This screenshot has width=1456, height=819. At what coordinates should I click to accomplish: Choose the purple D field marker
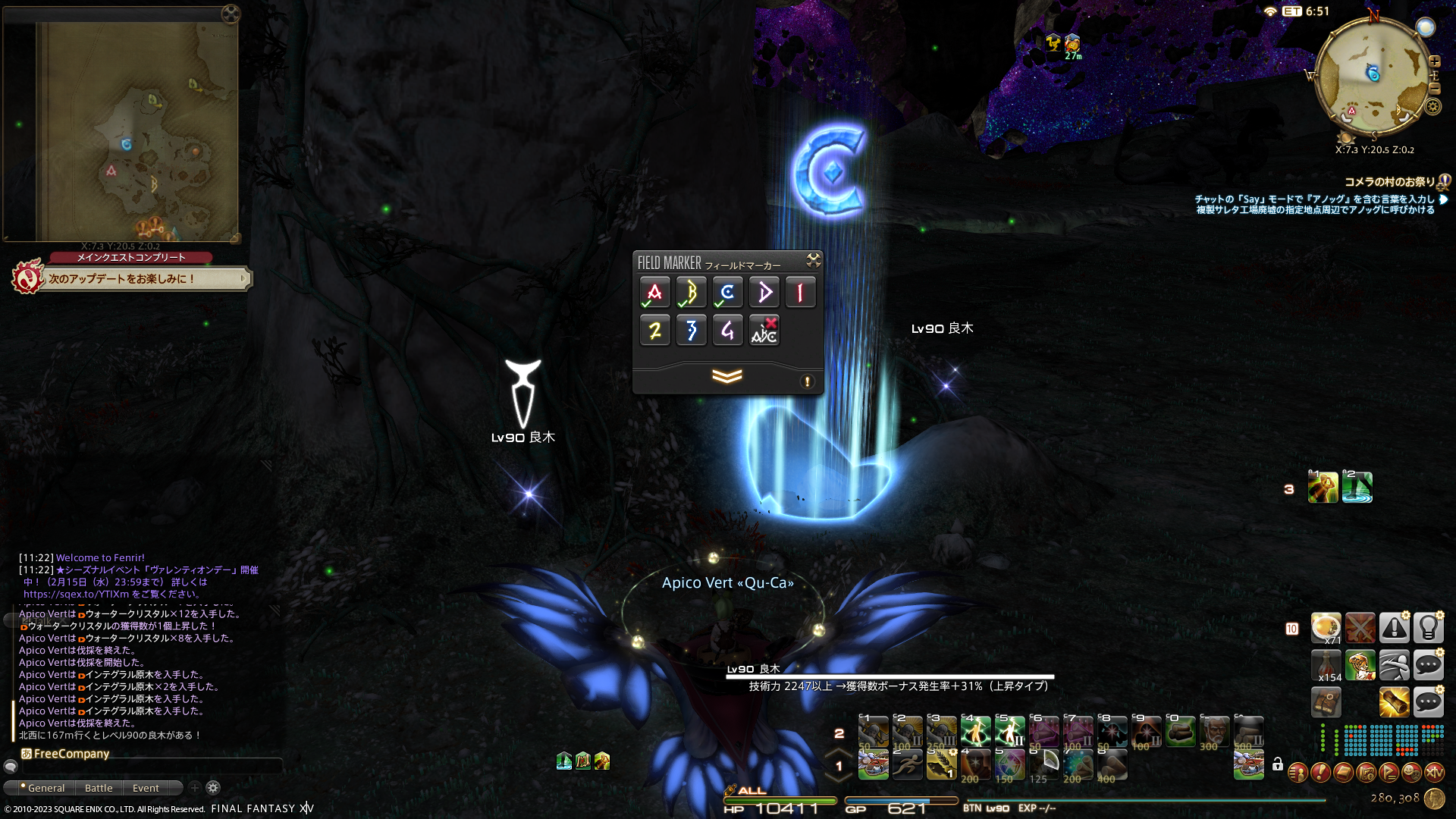[x=764, y=293]
